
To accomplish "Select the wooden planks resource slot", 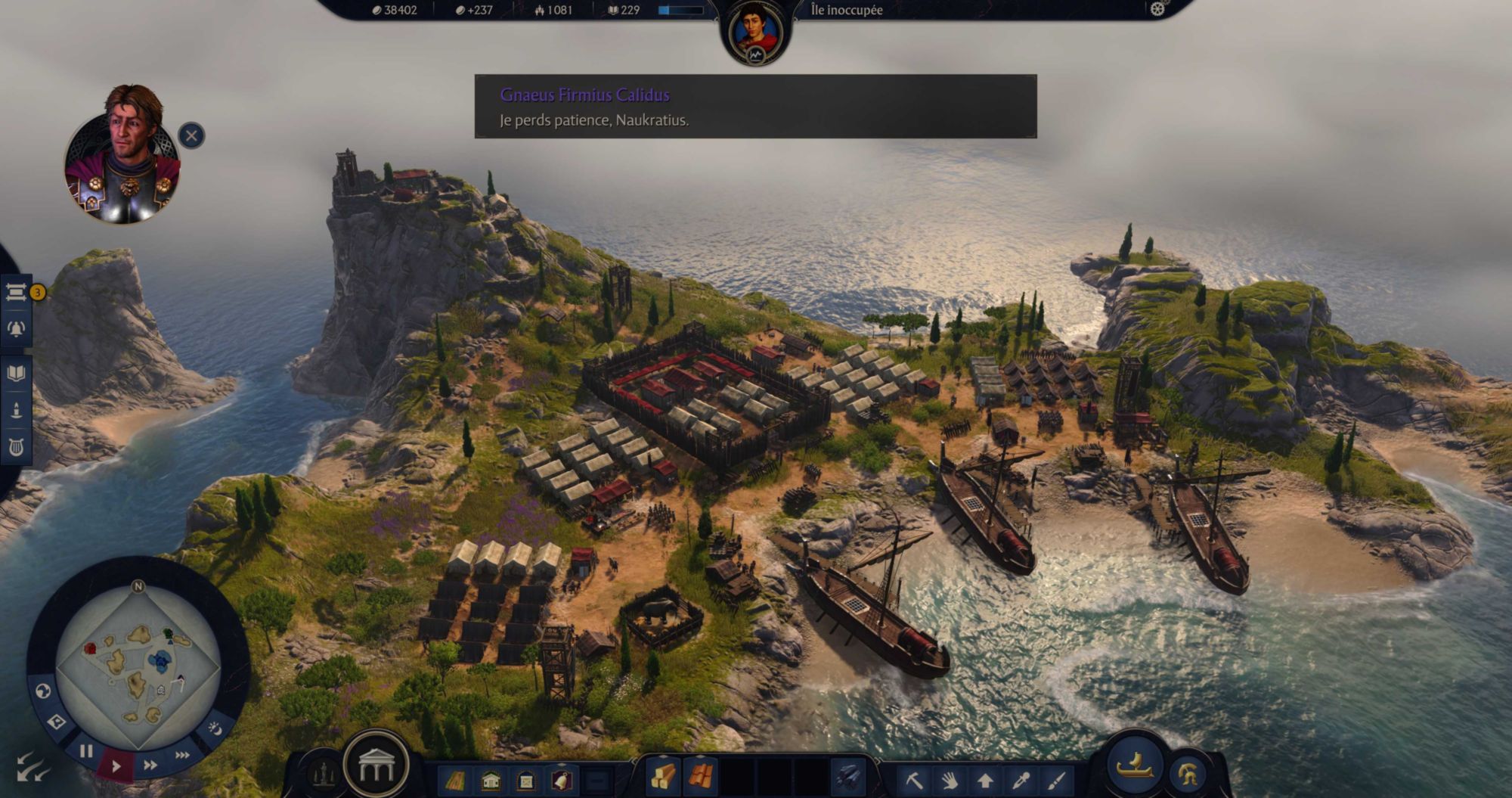I will pyautogui.click(x=663, y=777).
